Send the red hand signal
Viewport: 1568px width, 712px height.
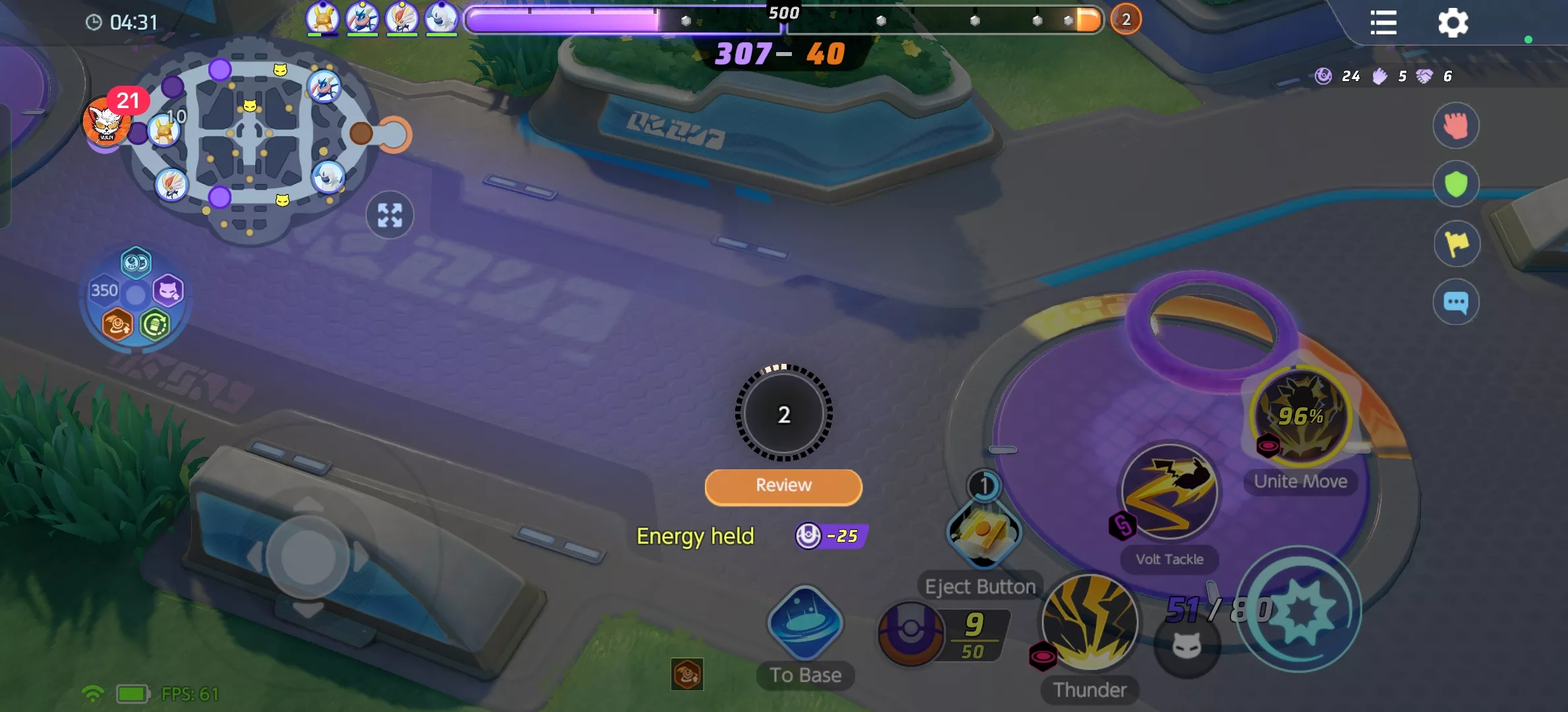(1456, 125)
